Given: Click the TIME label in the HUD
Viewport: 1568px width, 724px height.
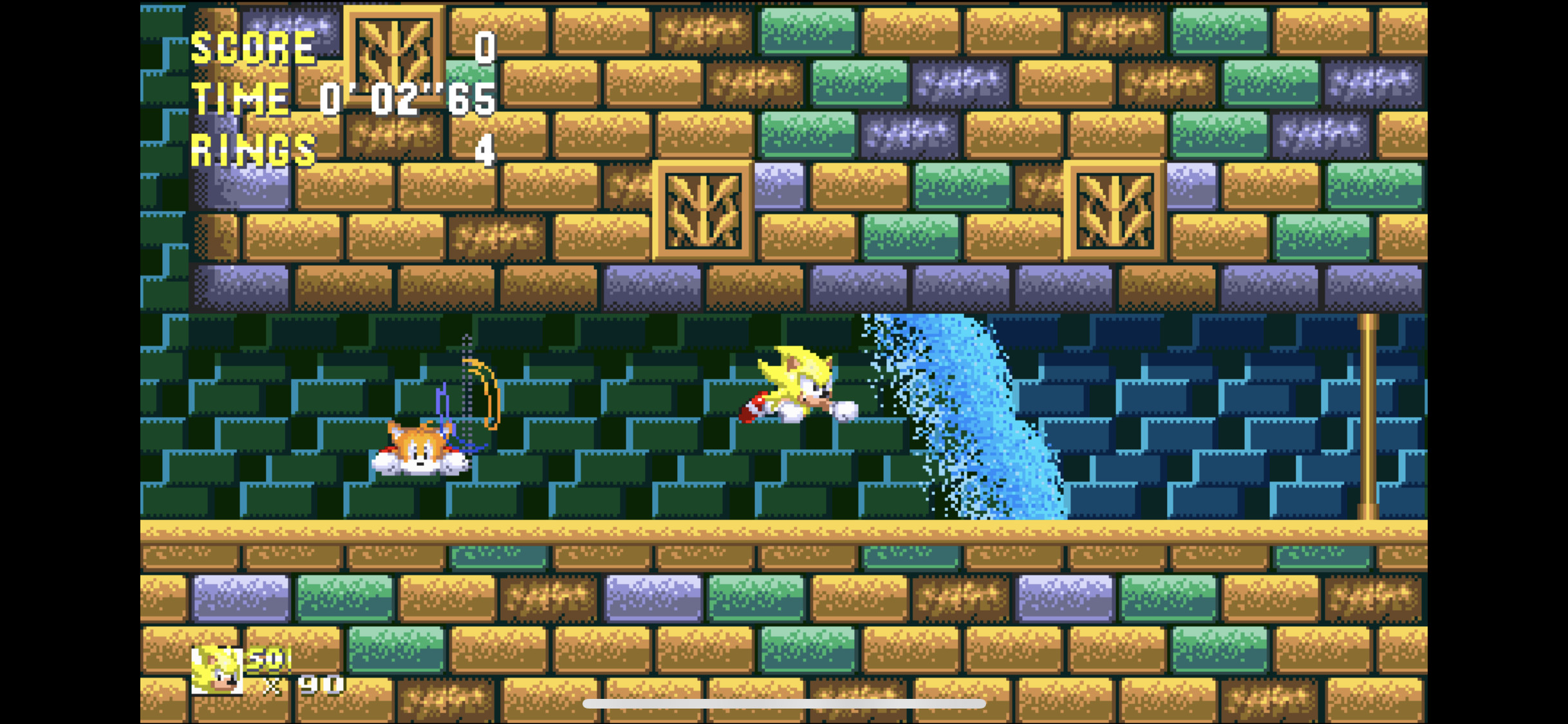Looking at the screenshot, I should click(x=241, y=98).
